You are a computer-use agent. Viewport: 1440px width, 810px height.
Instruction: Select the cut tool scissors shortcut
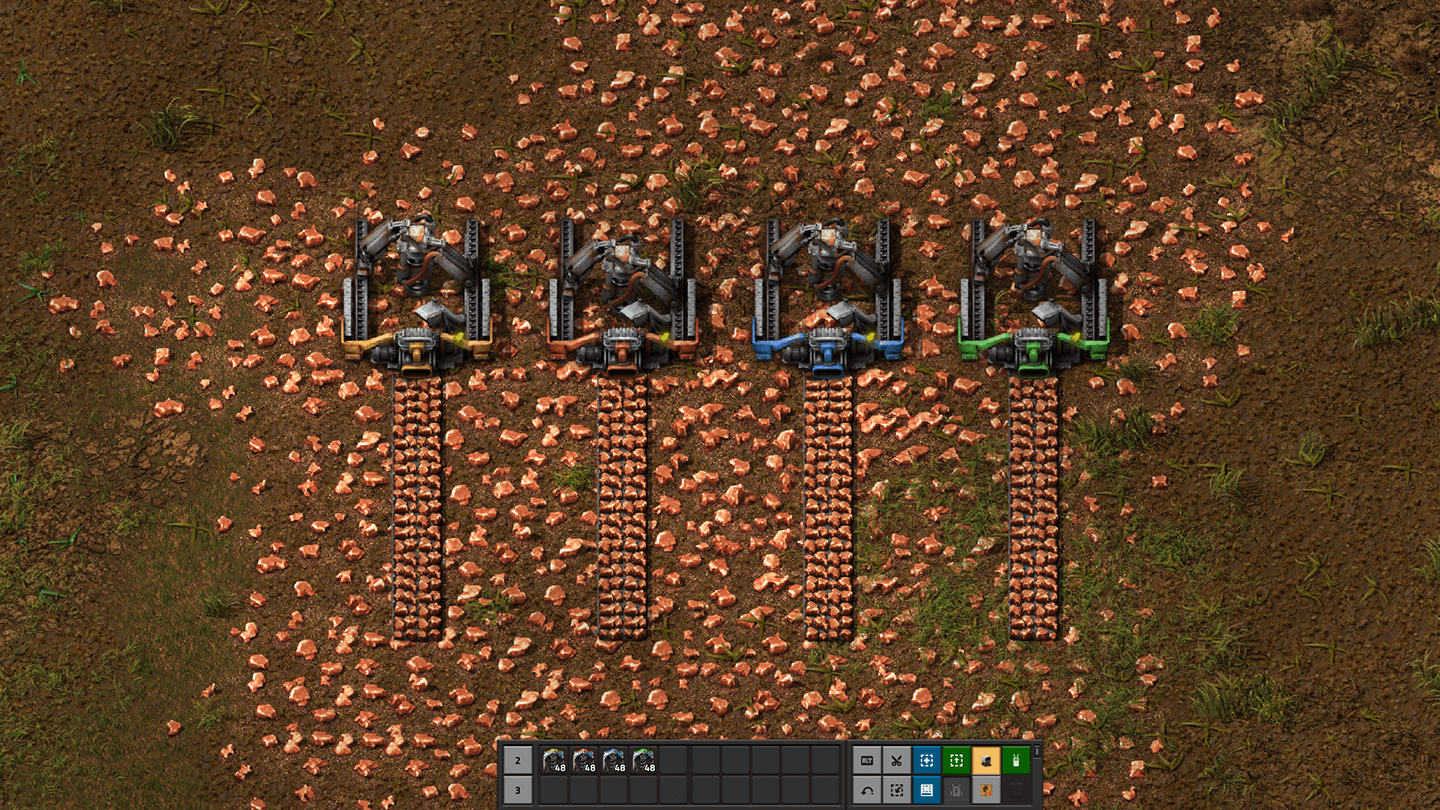click(x=897, y=761)
